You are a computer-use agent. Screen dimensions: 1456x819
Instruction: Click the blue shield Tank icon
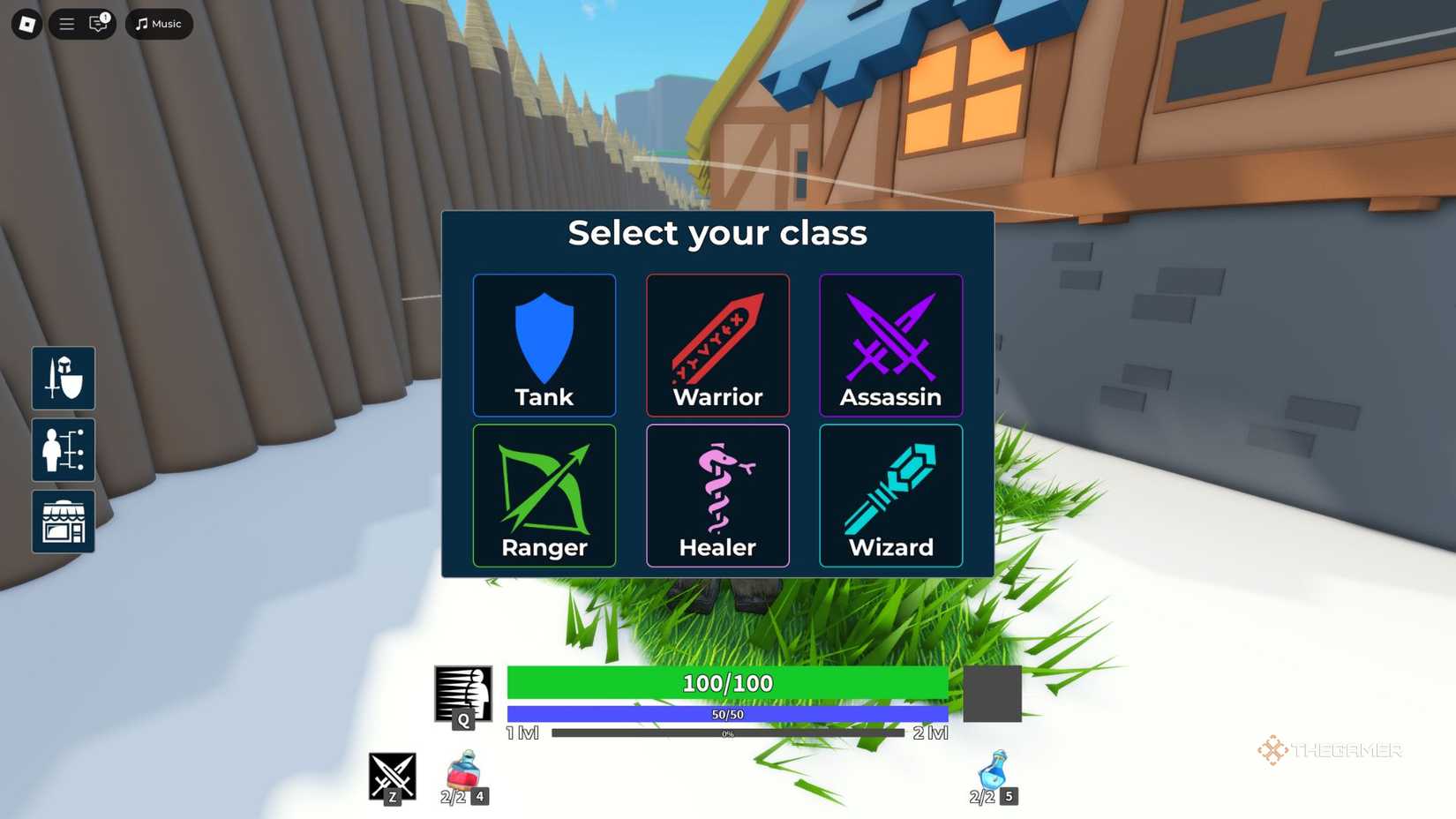point(544,345)
